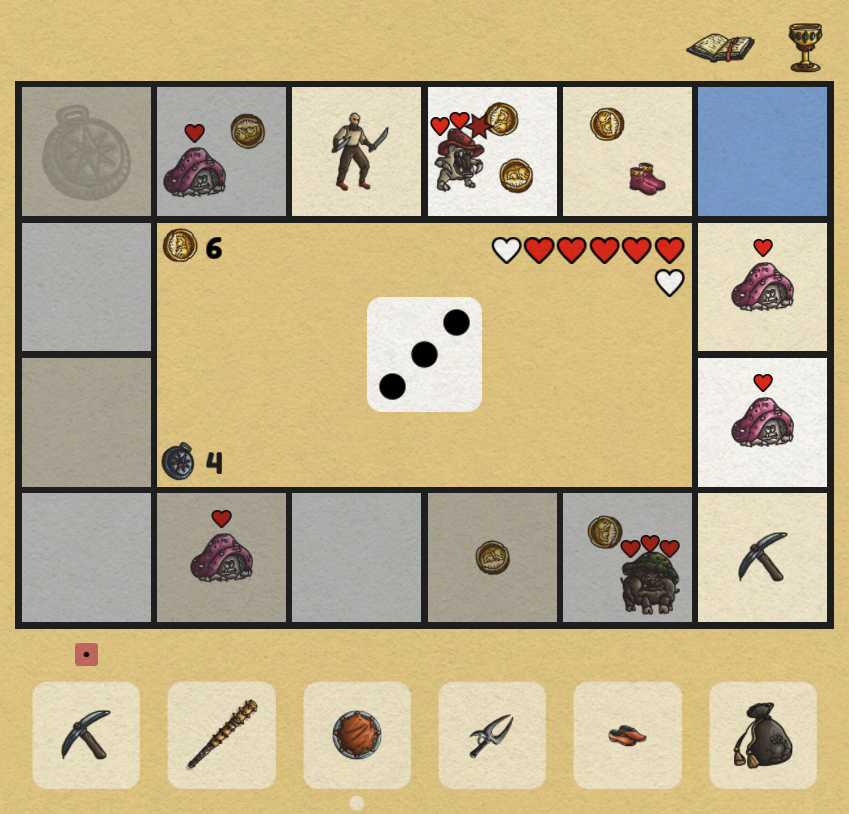Select the pirate character tile
Image resolution: width=849 pixels, height=814 pixels.
357,151
